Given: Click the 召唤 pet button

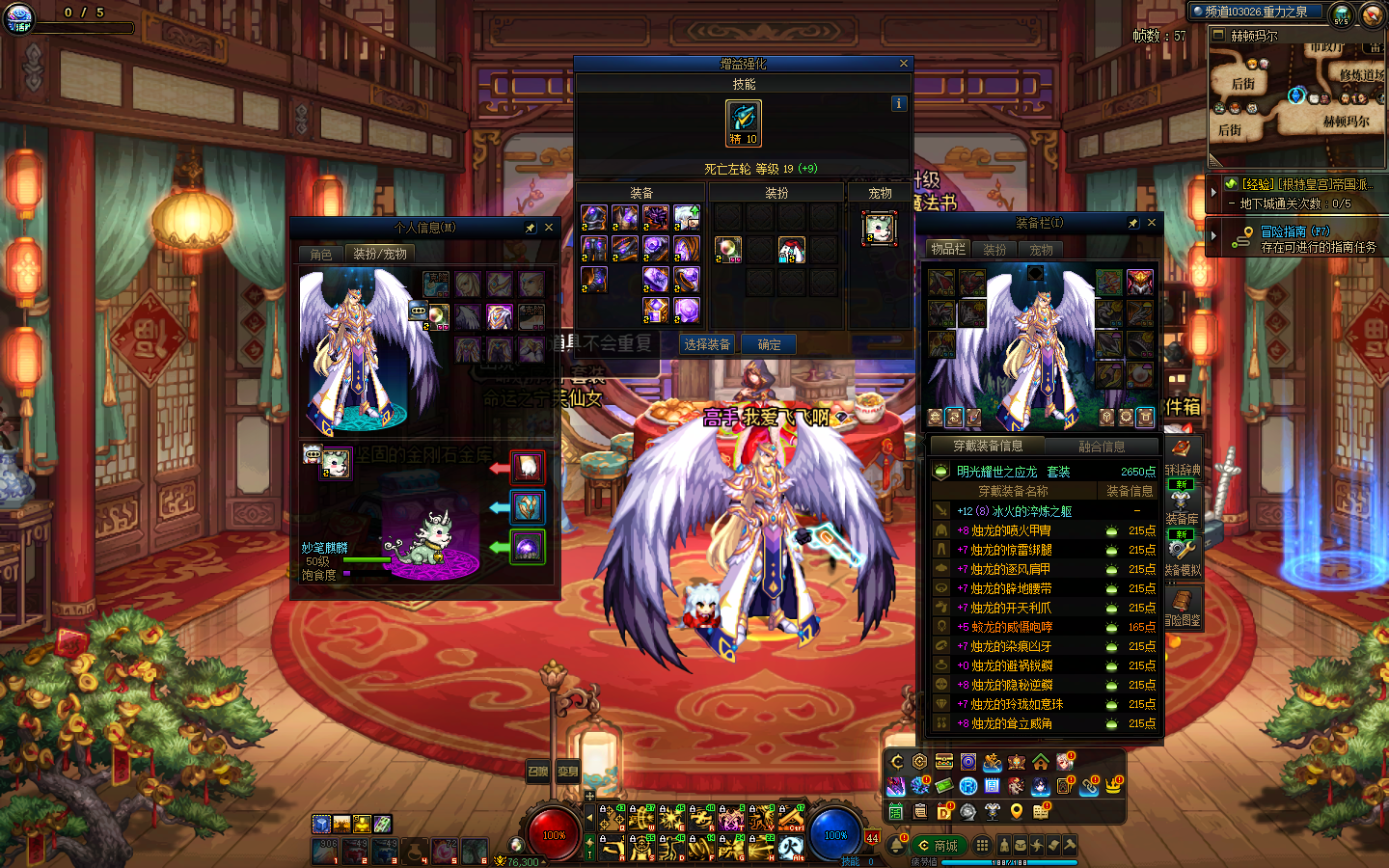Looking at the screenshot, I should click(537, 771).
